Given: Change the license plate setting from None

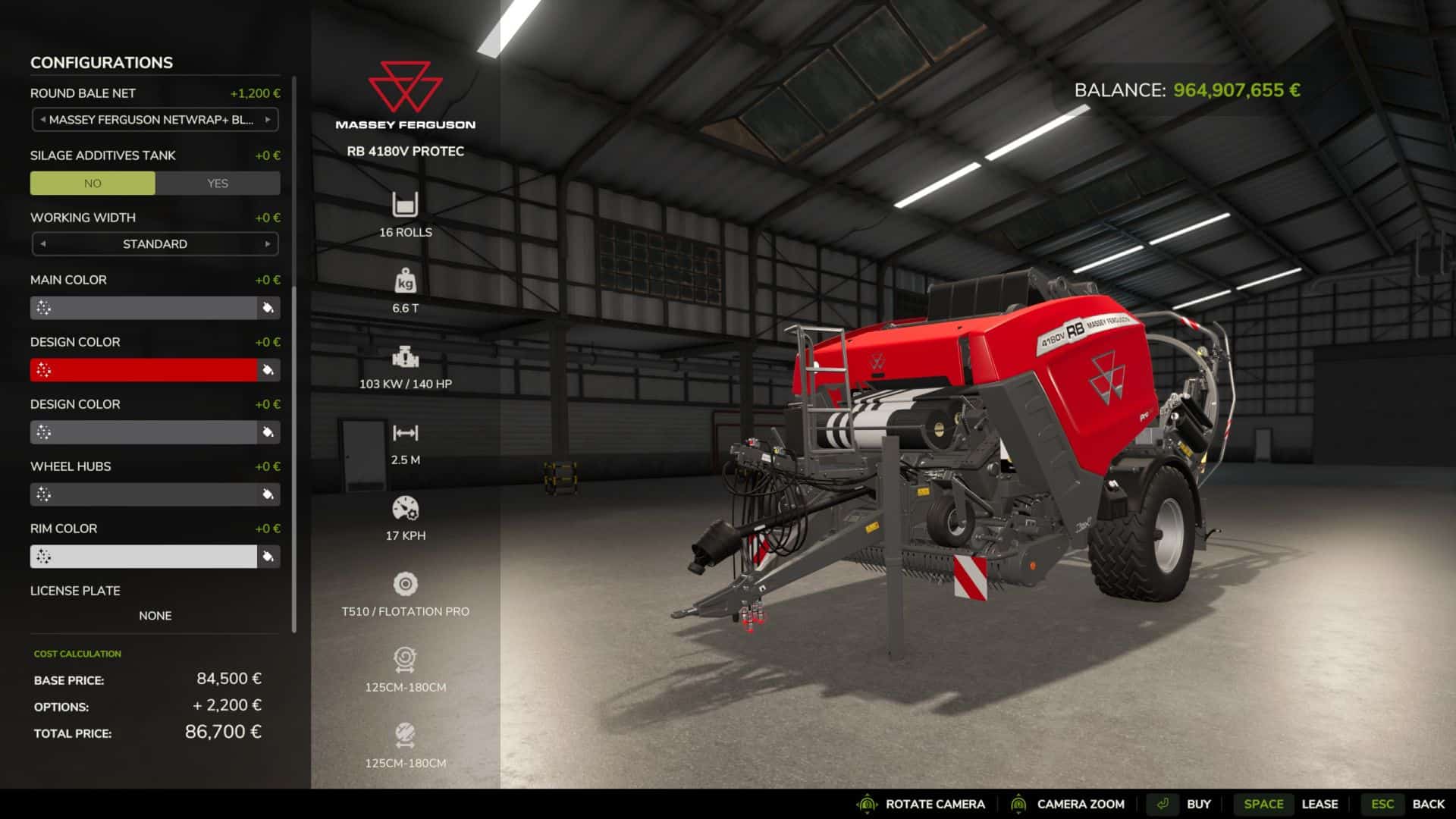Looking at the screenshot, I should pos(155,616).
